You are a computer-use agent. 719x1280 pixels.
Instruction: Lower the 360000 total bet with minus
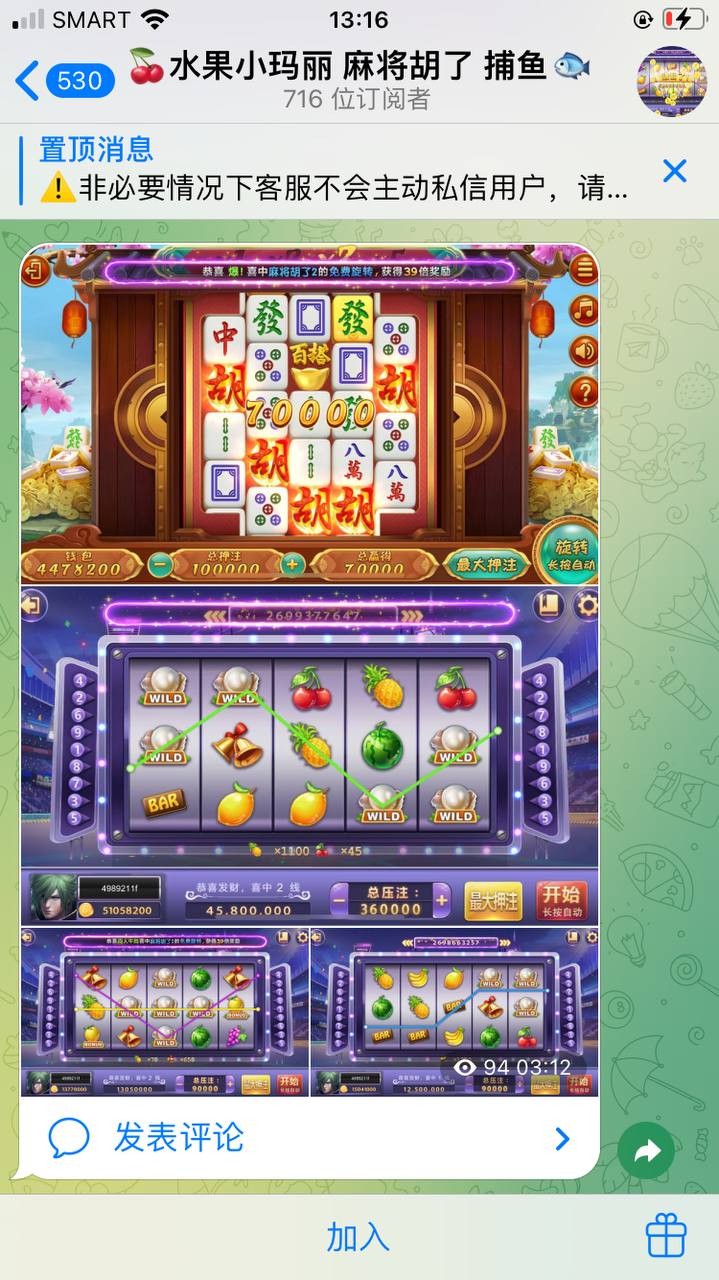341,899
